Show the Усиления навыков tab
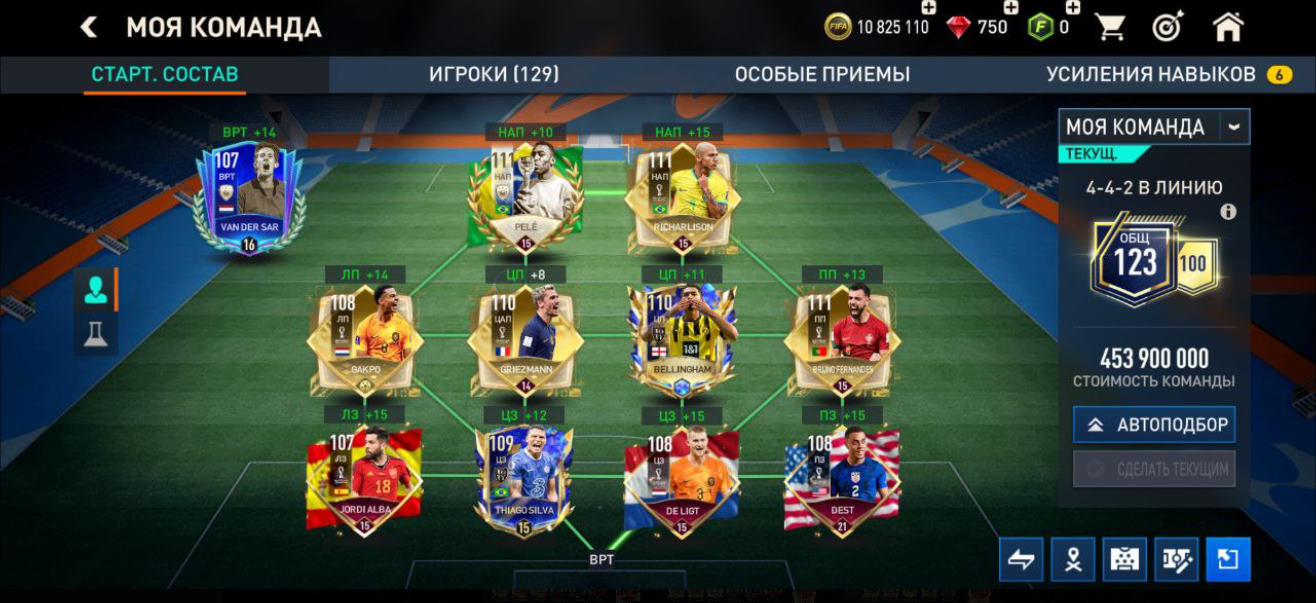The image size is (1316, 603). [x=1151, y=74]
